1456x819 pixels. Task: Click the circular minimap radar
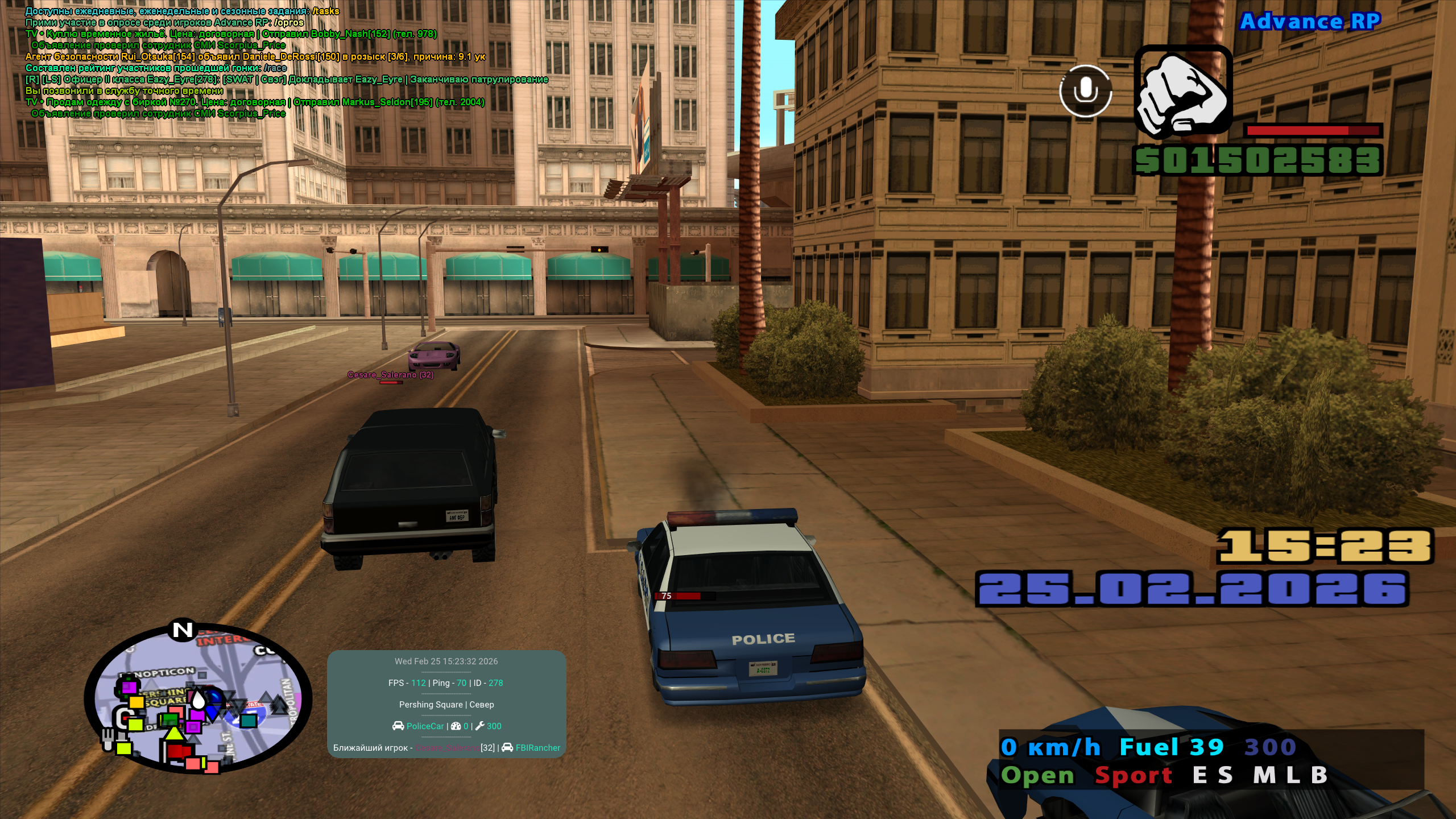[198, 700]
